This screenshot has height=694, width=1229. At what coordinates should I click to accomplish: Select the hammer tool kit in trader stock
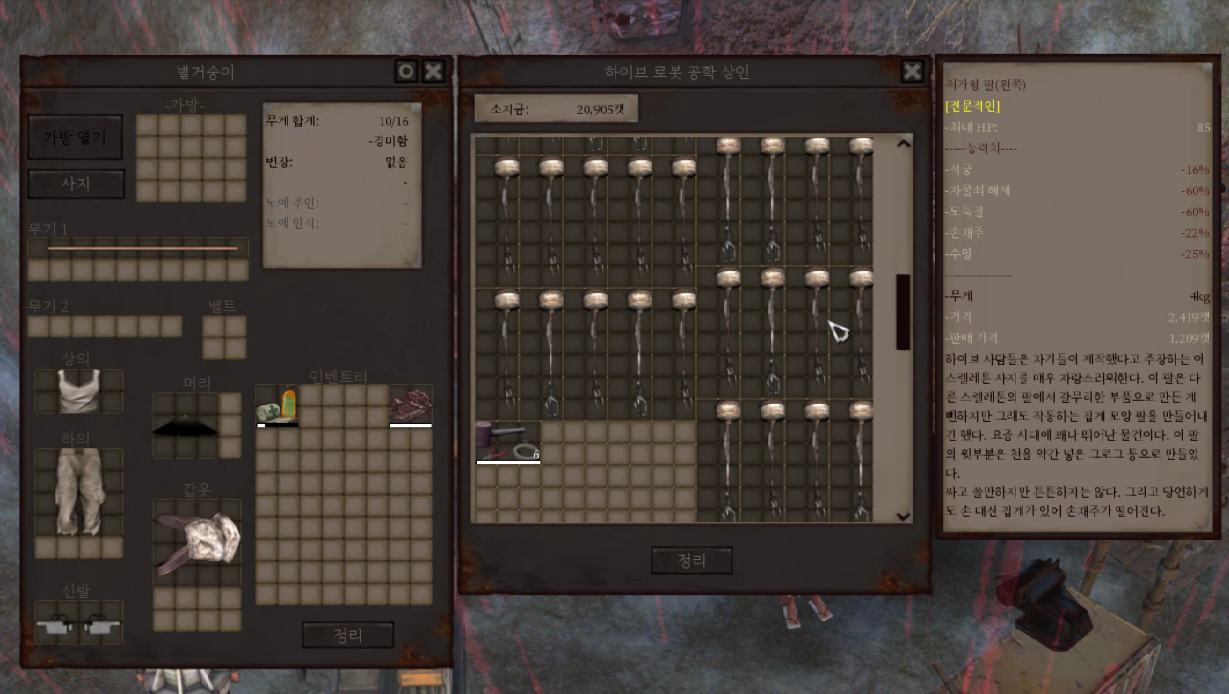(507, 441)
